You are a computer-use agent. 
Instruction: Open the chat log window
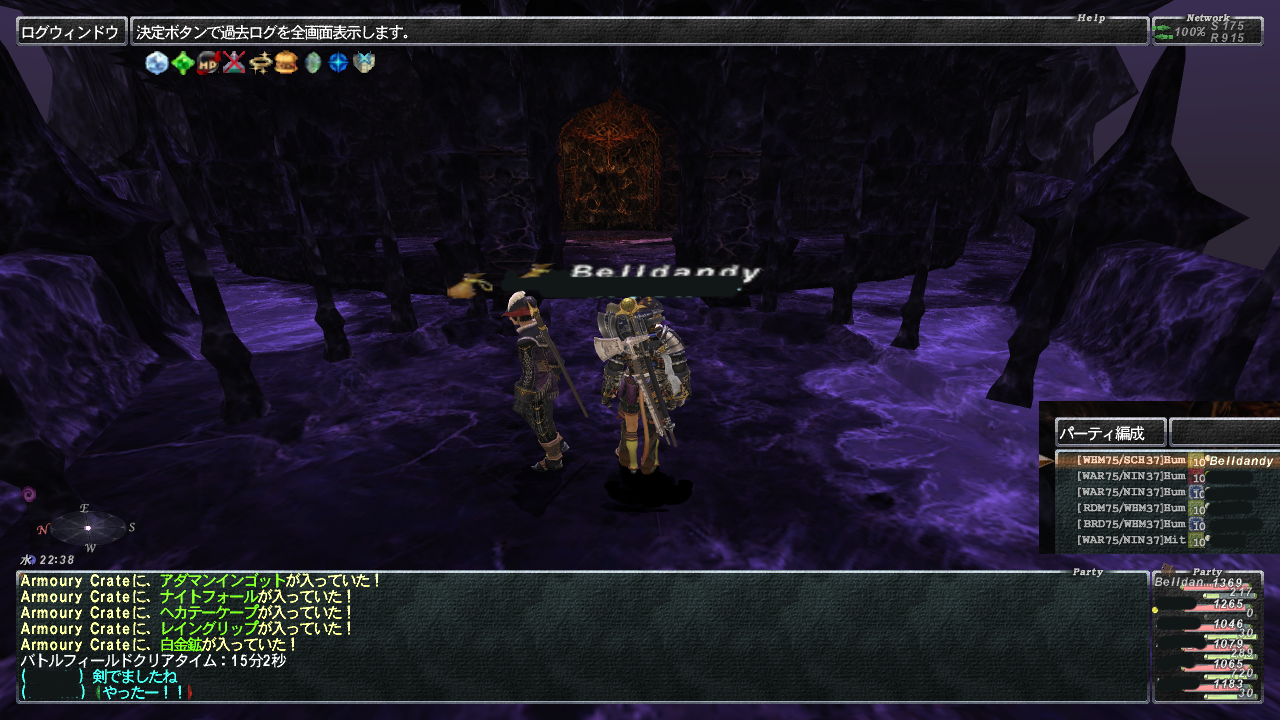[582, 636]
